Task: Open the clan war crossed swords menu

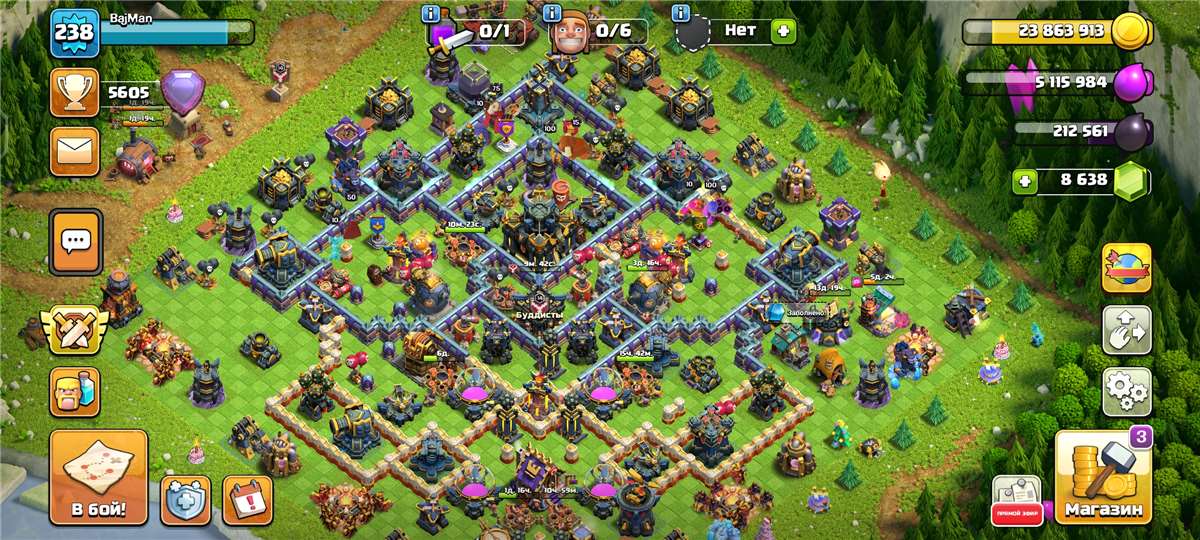Action: [x=74, y=330]
